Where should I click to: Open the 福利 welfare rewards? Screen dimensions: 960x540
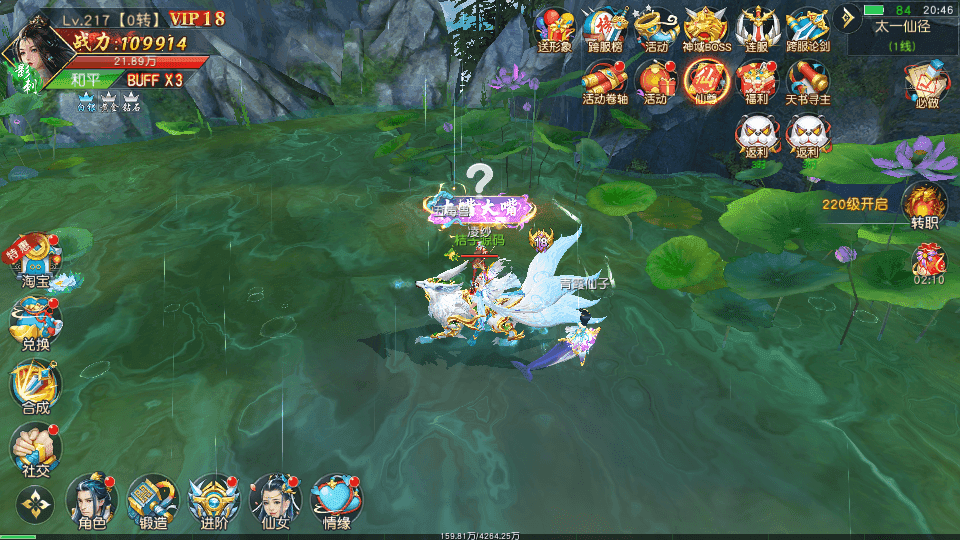pyautogui.click(x=757, y=80)
